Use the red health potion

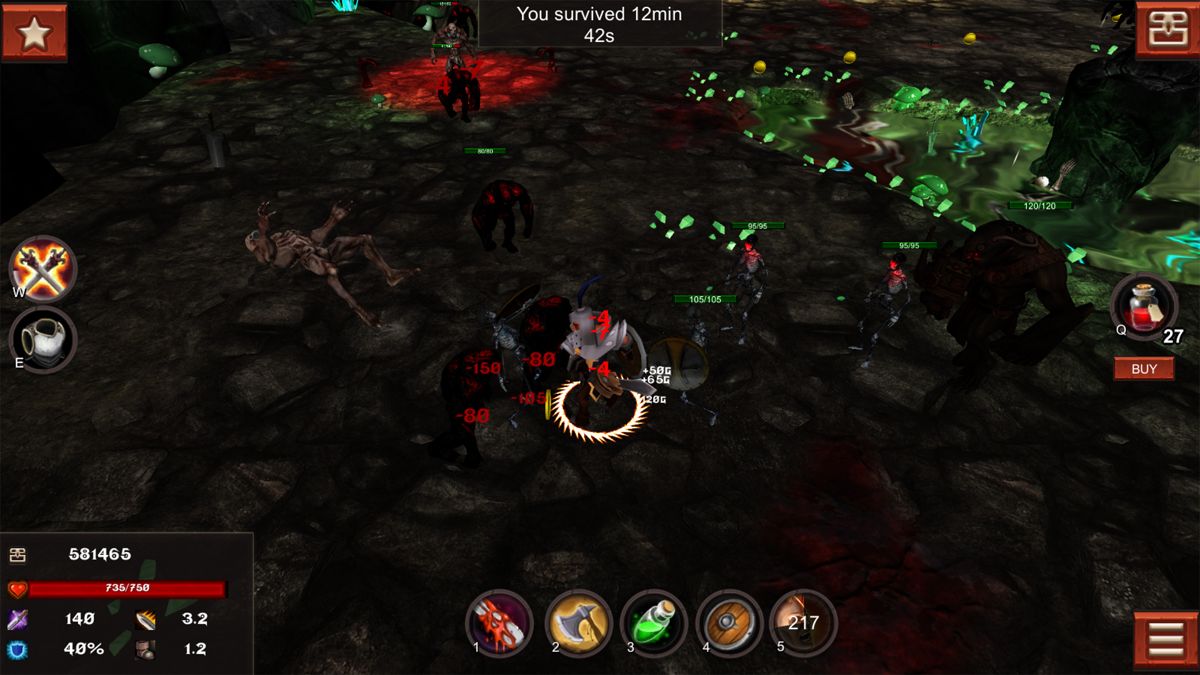pos(1143,306)
